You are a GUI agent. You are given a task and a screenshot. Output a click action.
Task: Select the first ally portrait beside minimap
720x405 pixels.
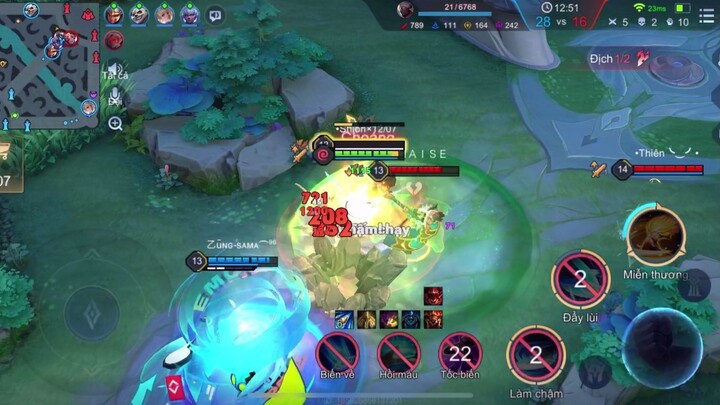coord(113,15)
